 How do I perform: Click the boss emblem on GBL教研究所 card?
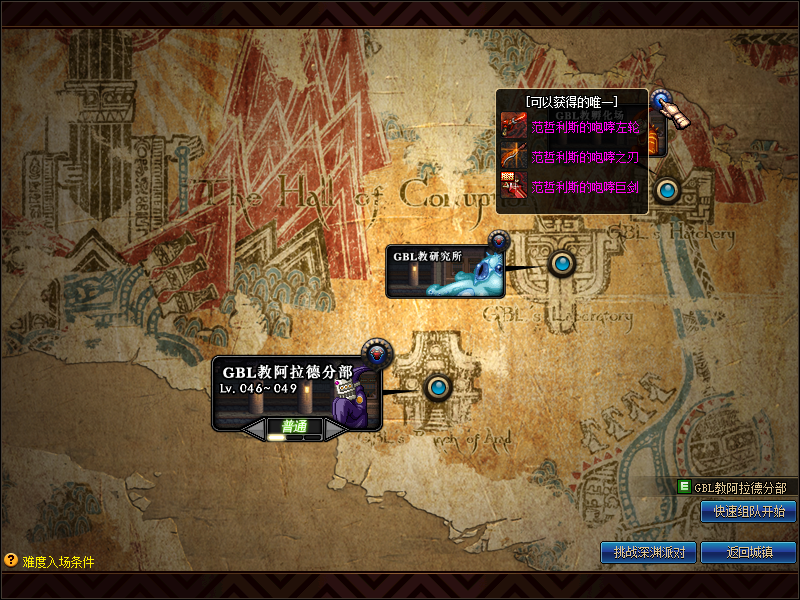tap(498, 240)
